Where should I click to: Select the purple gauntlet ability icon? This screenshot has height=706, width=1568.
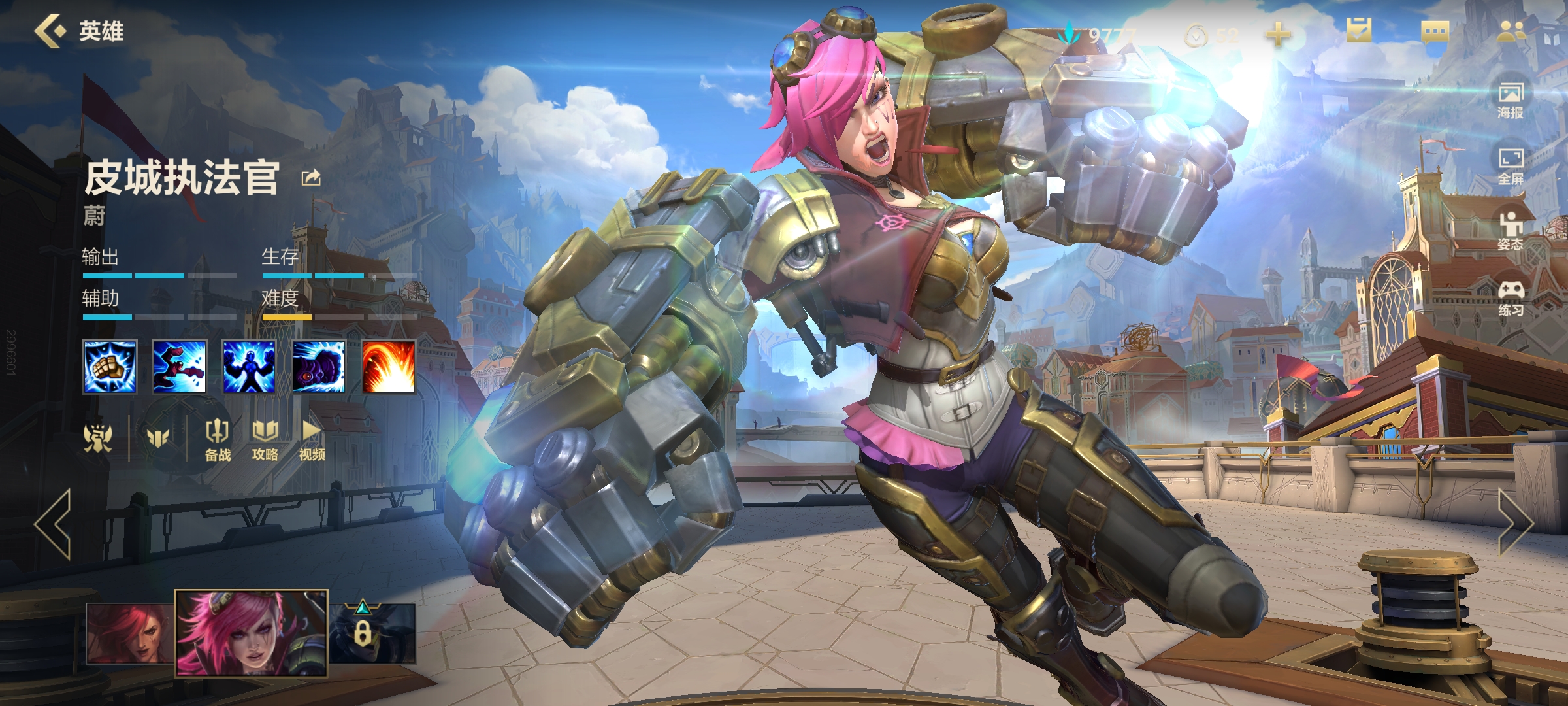[x=319, y=367]
